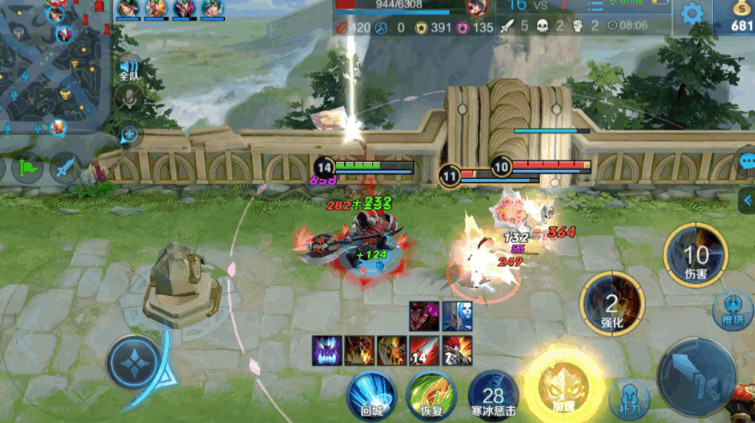The image size is (755, 423).
Task: Cast the 强化 skill
Action: [x=612, y=302]
